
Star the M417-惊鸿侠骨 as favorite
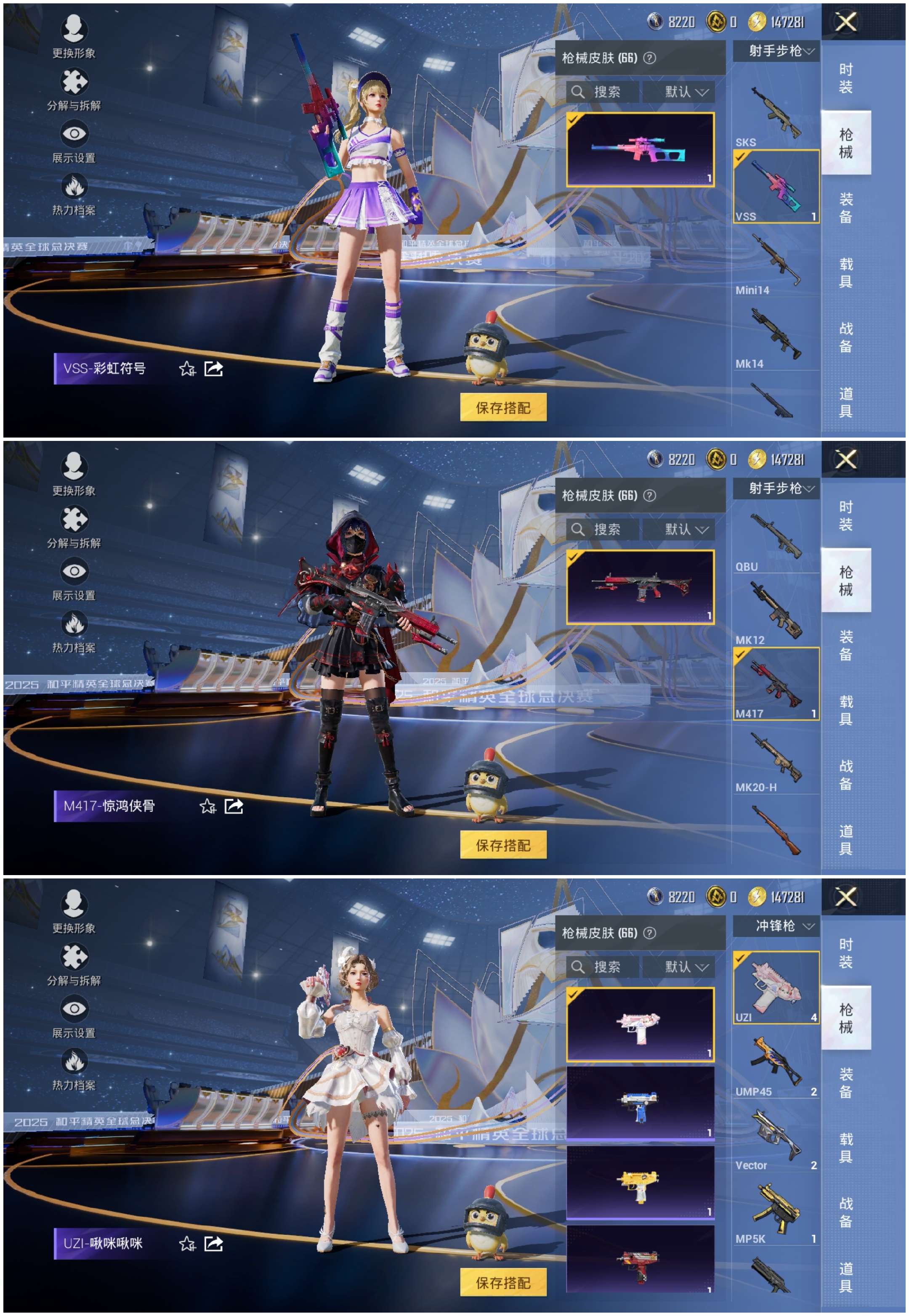[208, 807]
